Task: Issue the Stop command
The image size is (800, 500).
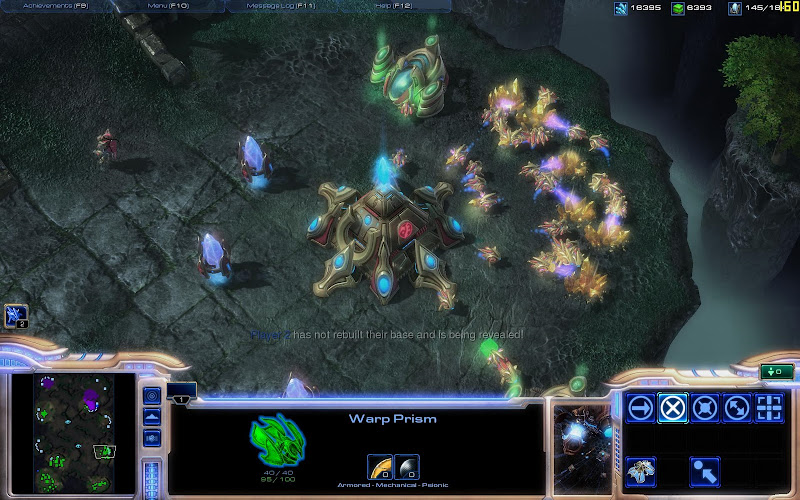Action: 673,408
